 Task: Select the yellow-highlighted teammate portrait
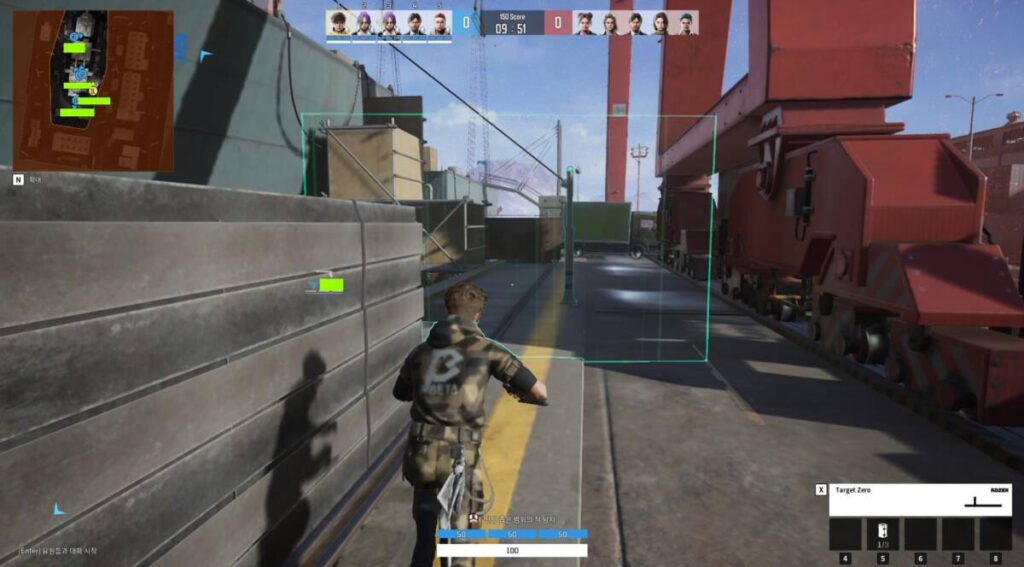coord(339,24)
